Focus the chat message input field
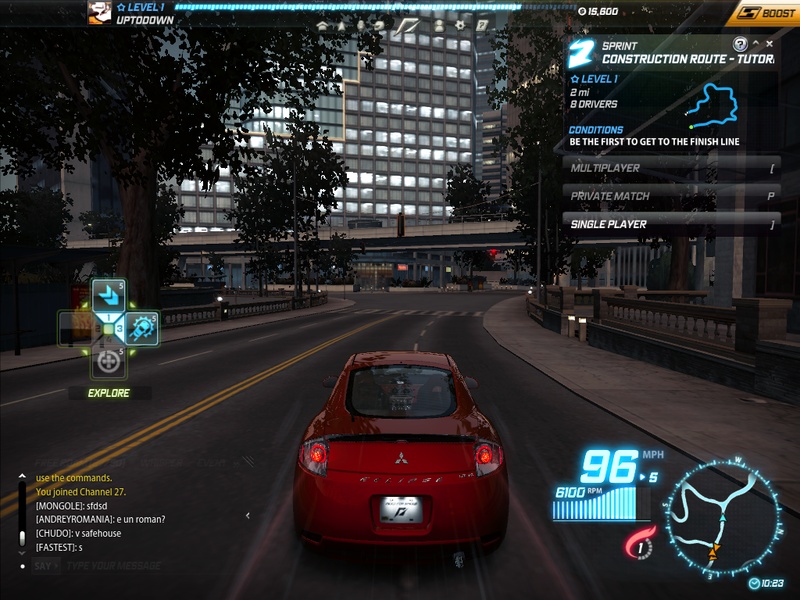Viewport: 800px width, 600px height. 150,566
